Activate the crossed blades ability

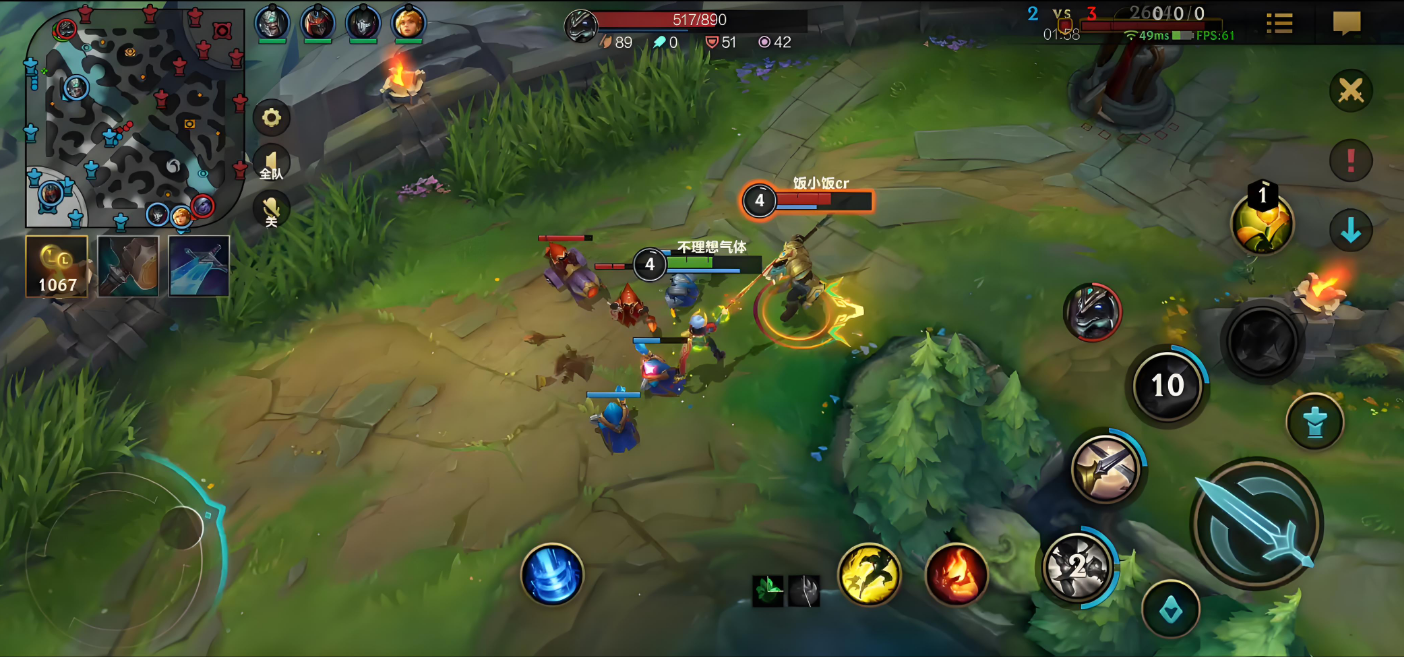[x=1107, y=468]
